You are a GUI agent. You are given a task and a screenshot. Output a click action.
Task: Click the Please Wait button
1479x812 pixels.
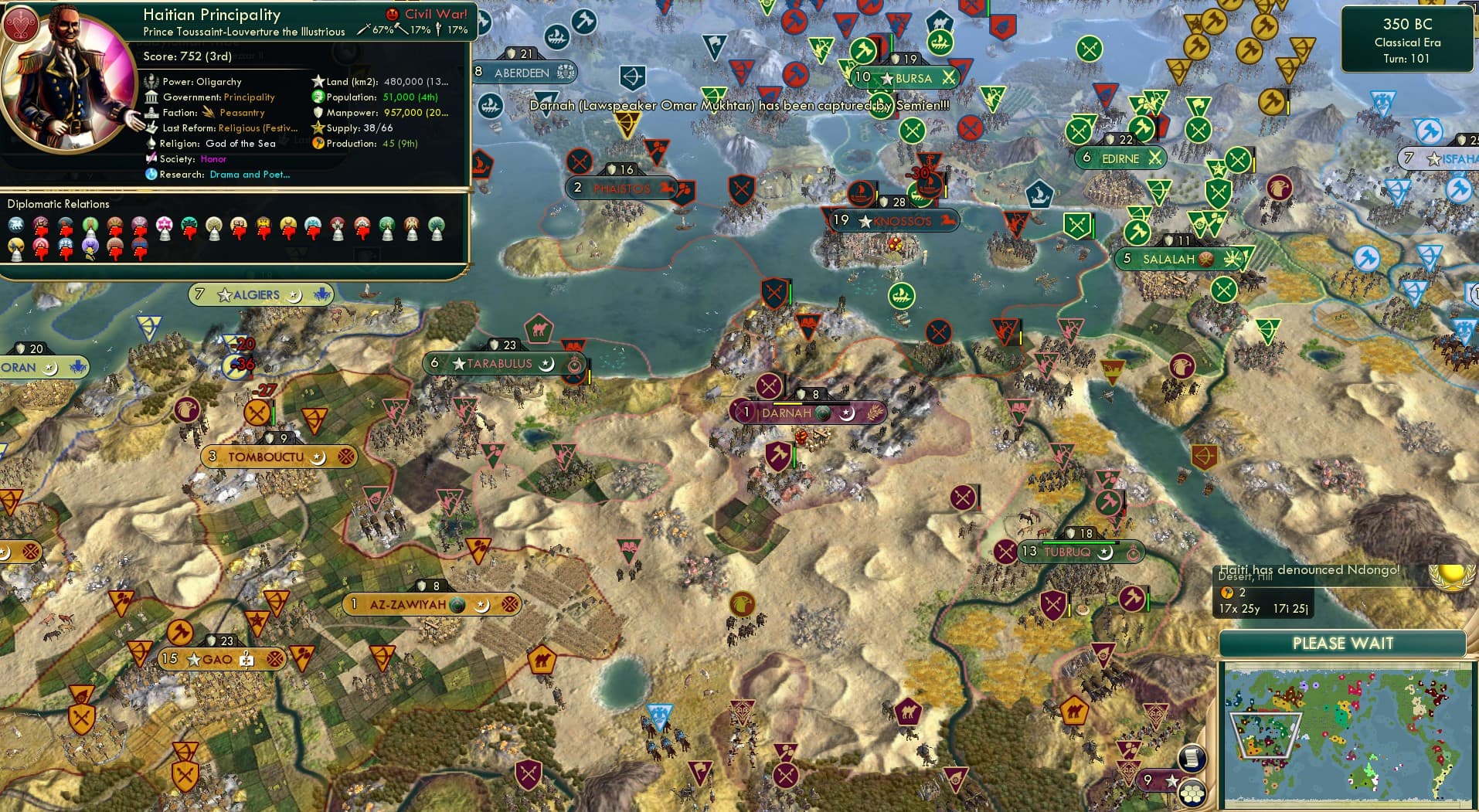(1342, 643)
